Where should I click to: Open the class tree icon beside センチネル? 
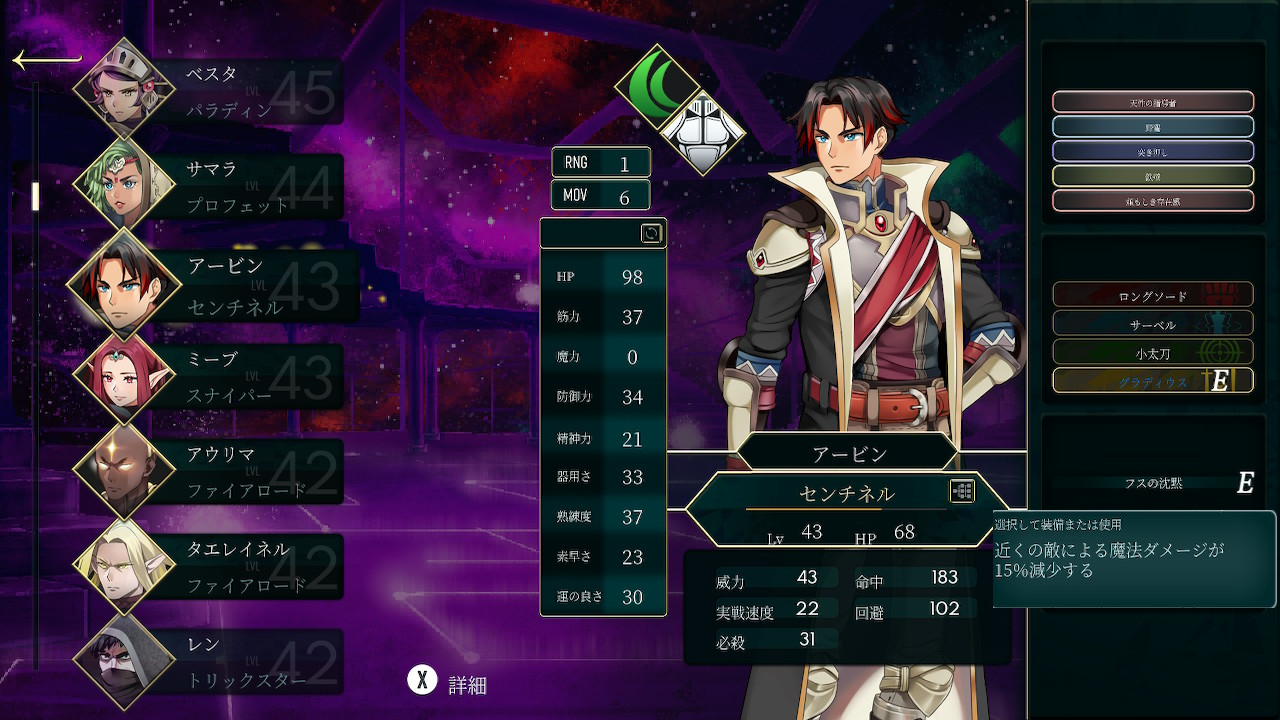(x=962, y=491)
